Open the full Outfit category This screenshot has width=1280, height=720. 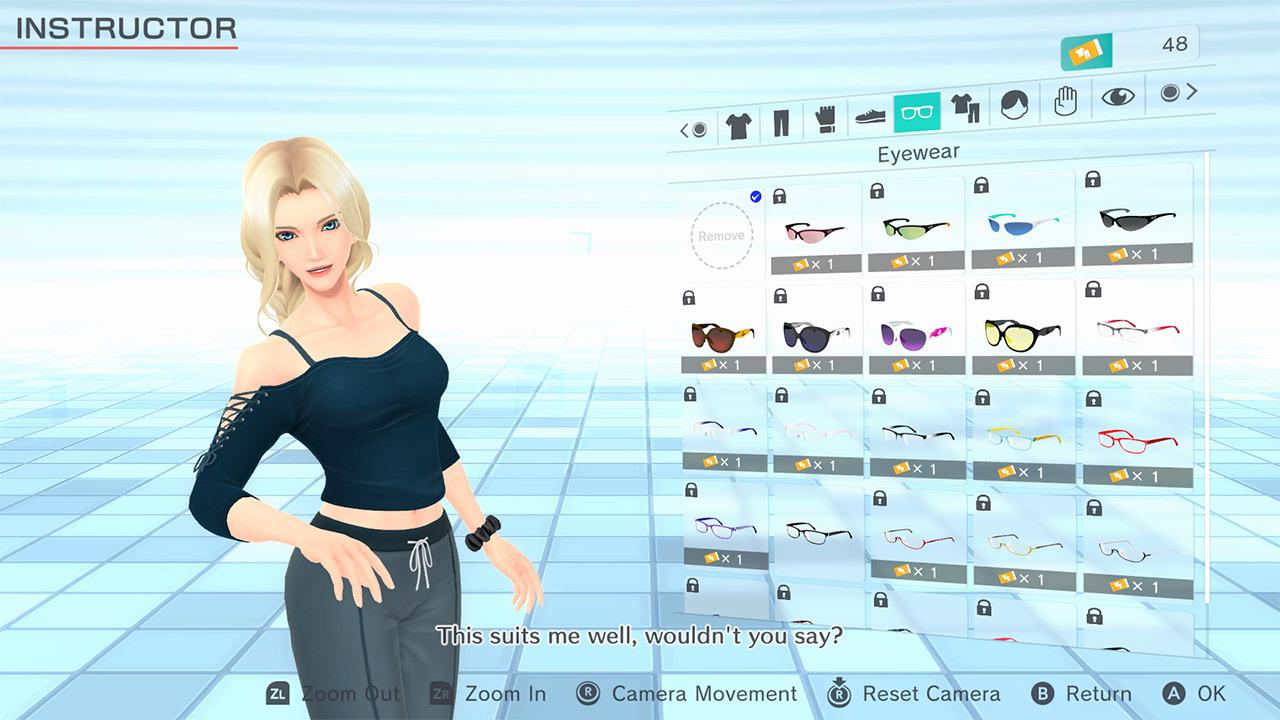[x=966, y=112]
